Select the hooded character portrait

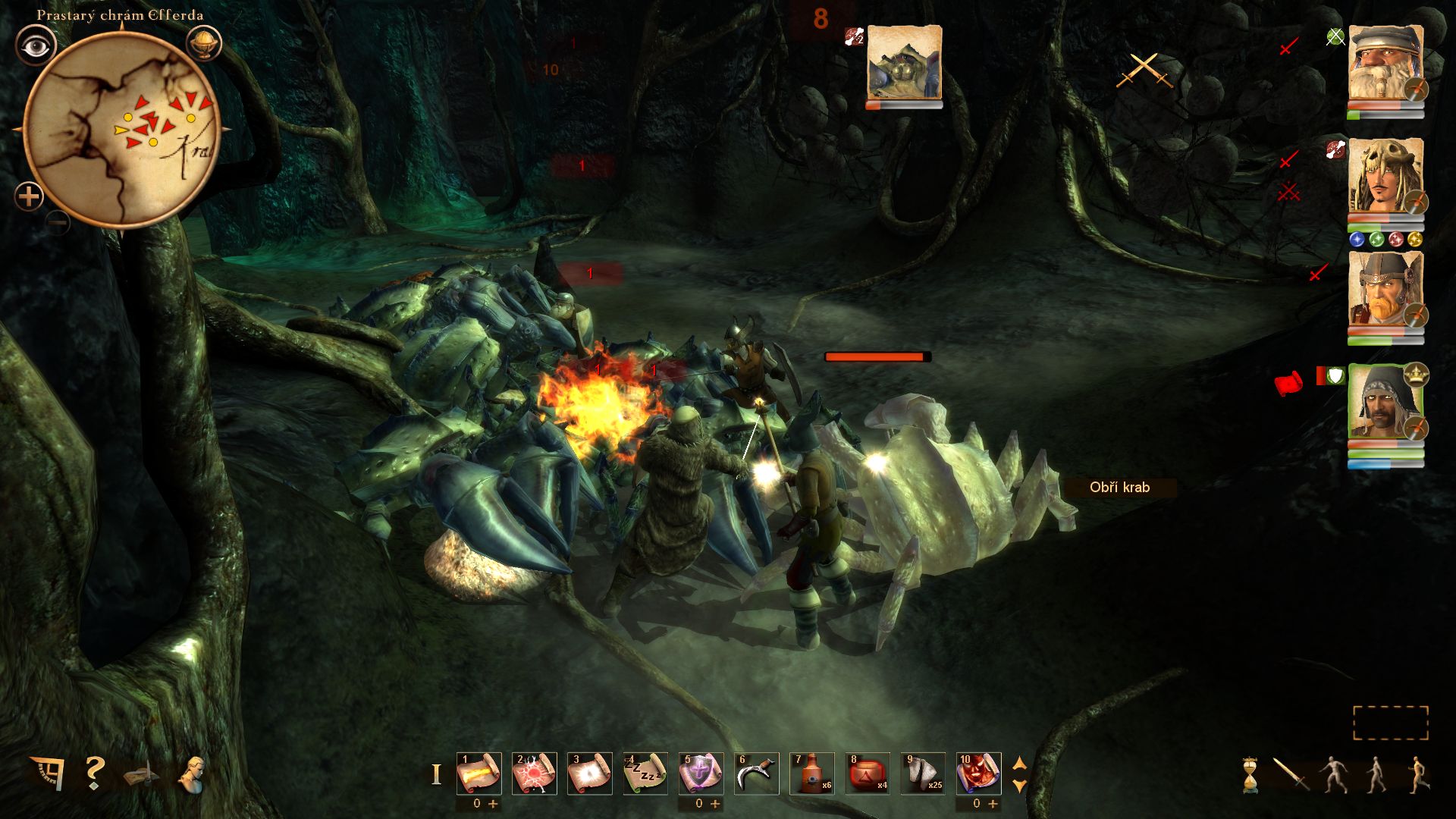[x=1385, y=402]
